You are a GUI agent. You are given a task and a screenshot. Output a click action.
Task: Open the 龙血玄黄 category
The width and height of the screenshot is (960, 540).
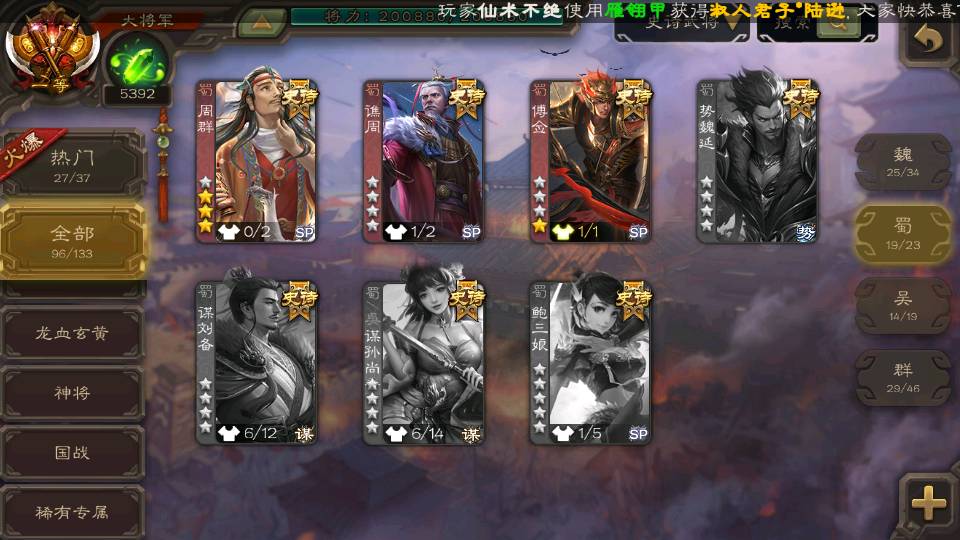pos(72,334)
